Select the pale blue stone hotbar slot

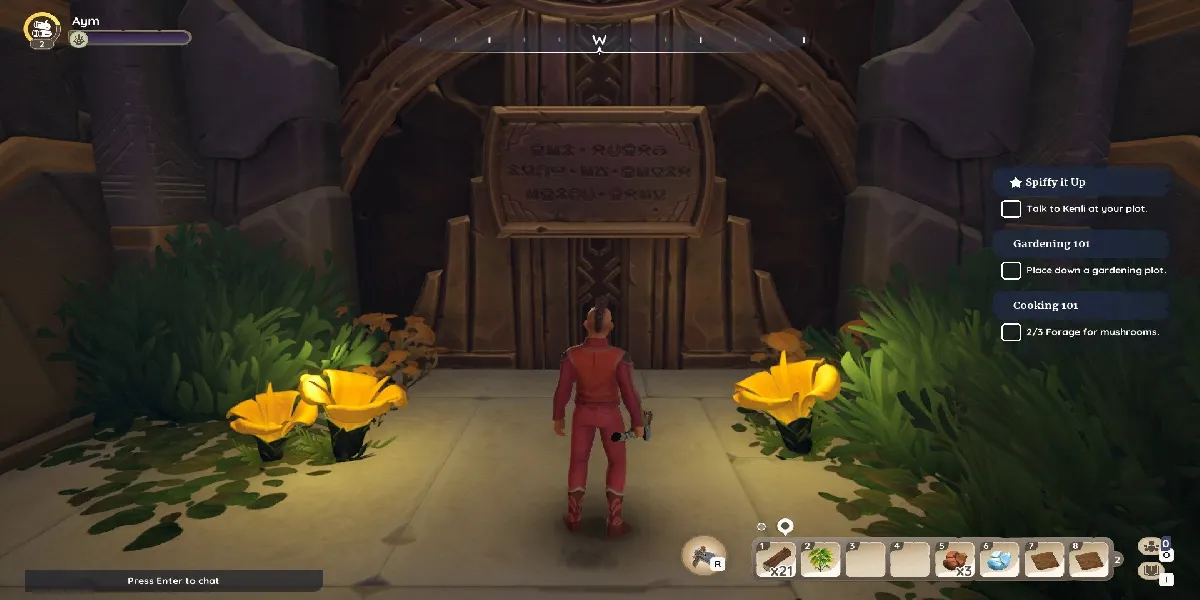click(999, 561)
